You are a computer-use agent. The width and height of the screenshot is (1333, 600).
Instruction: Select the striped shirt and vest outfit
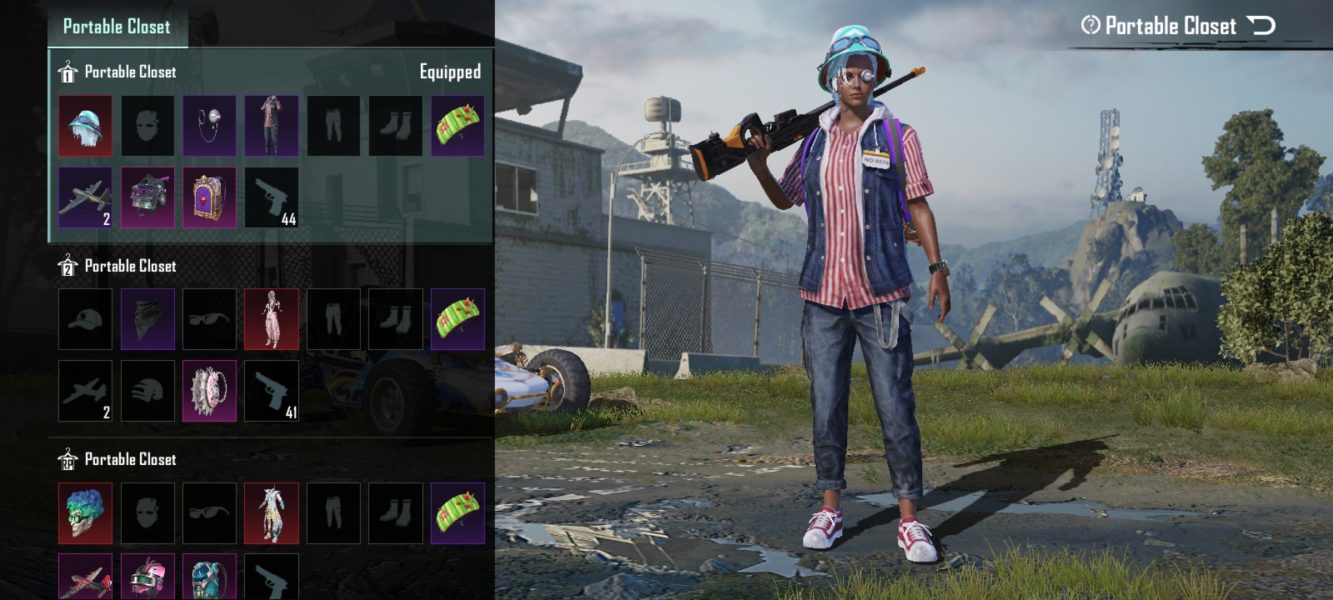[x=271, y=126]
